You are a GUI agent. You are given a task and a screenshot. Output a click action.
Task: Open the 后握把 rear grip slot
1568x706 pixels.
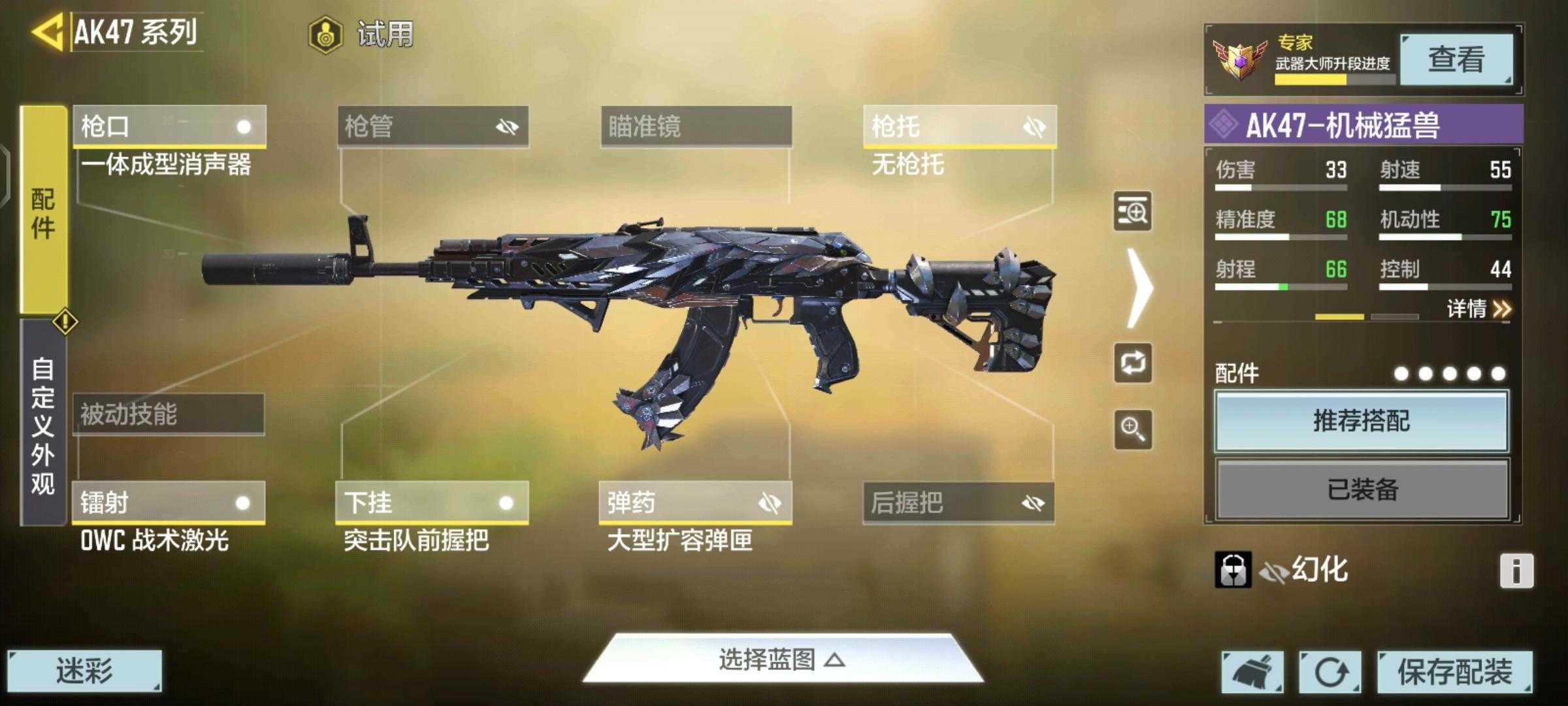pos(958,503)
